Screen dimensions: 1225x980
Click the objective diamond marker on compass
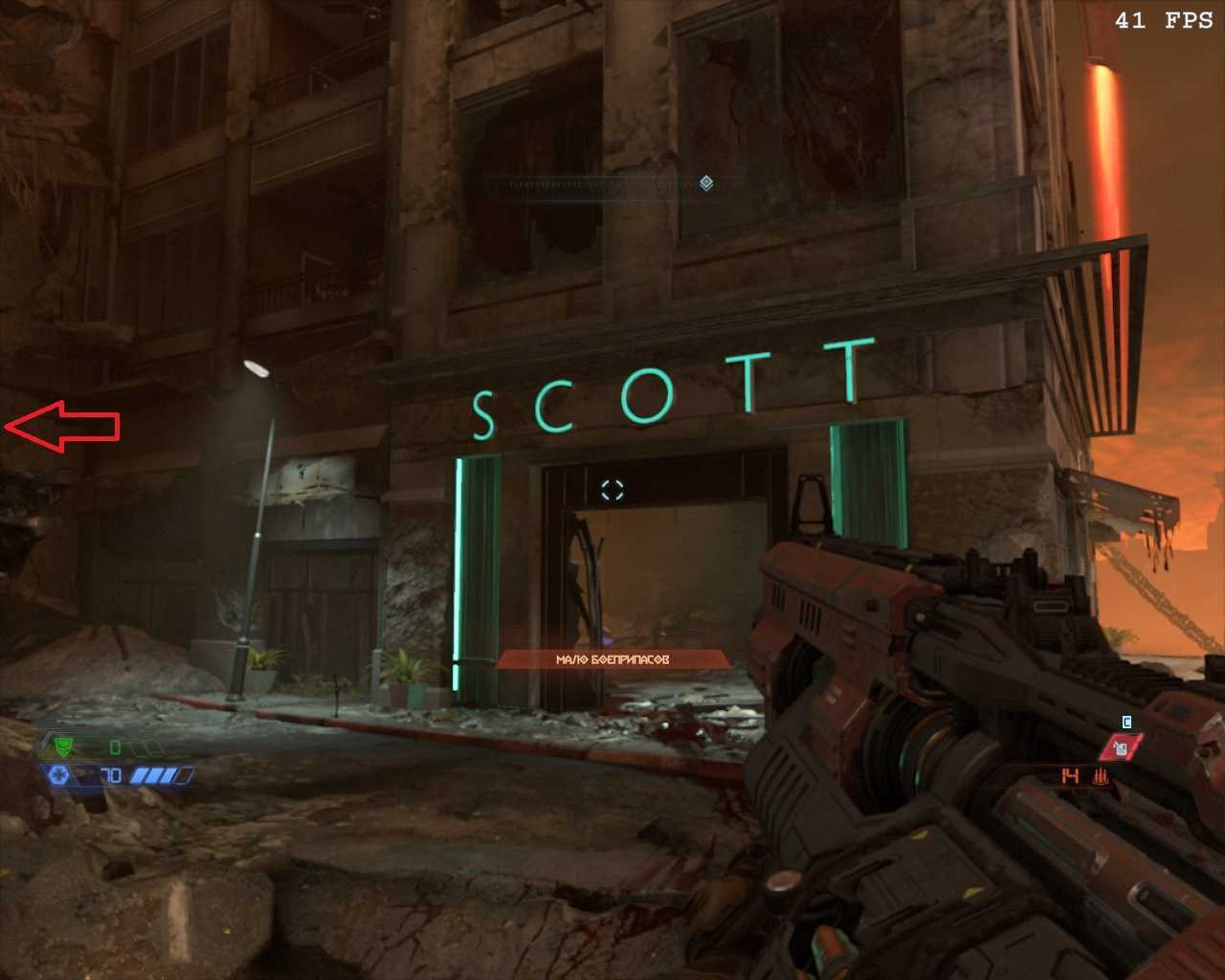coord(706,183)
